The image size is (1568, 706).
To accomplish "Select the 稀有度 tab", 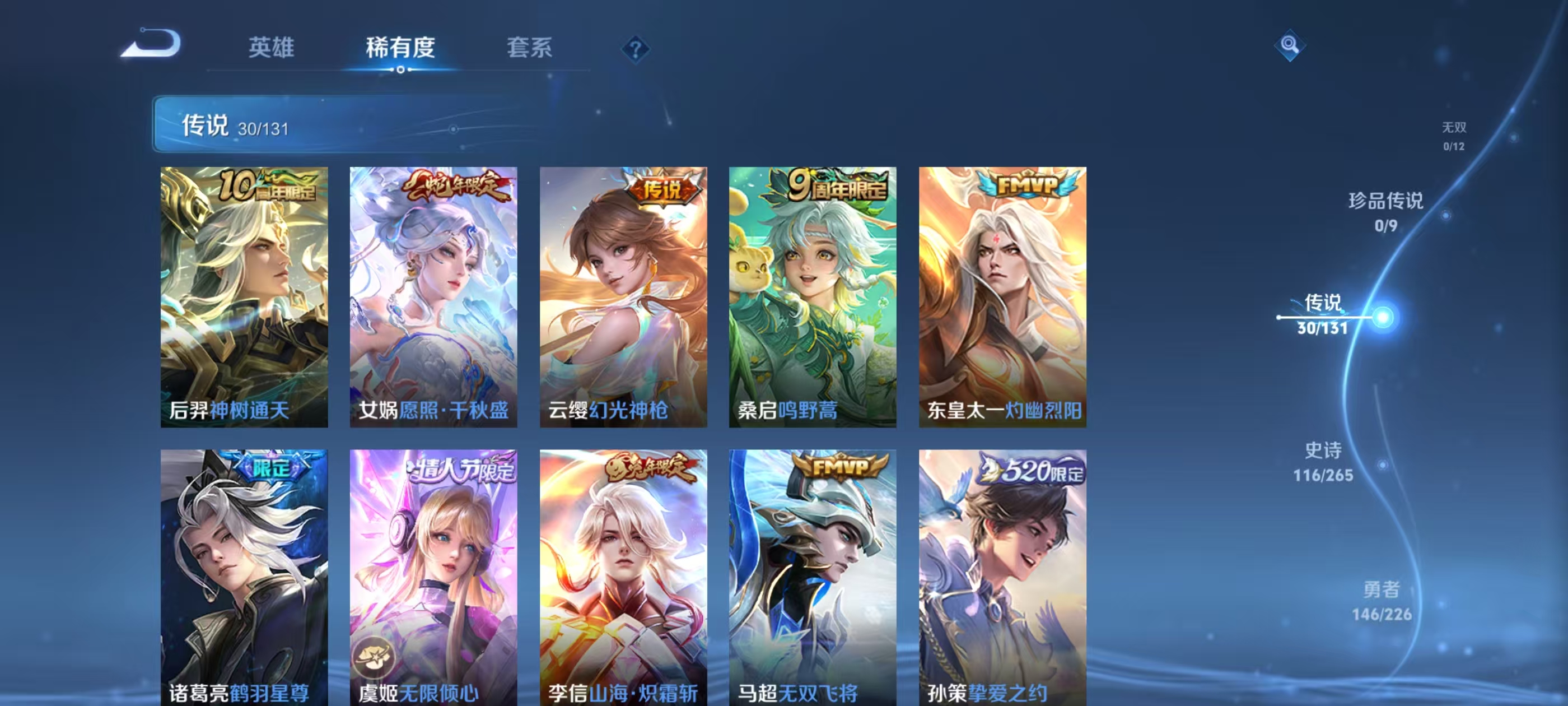I will pos(400,48).
